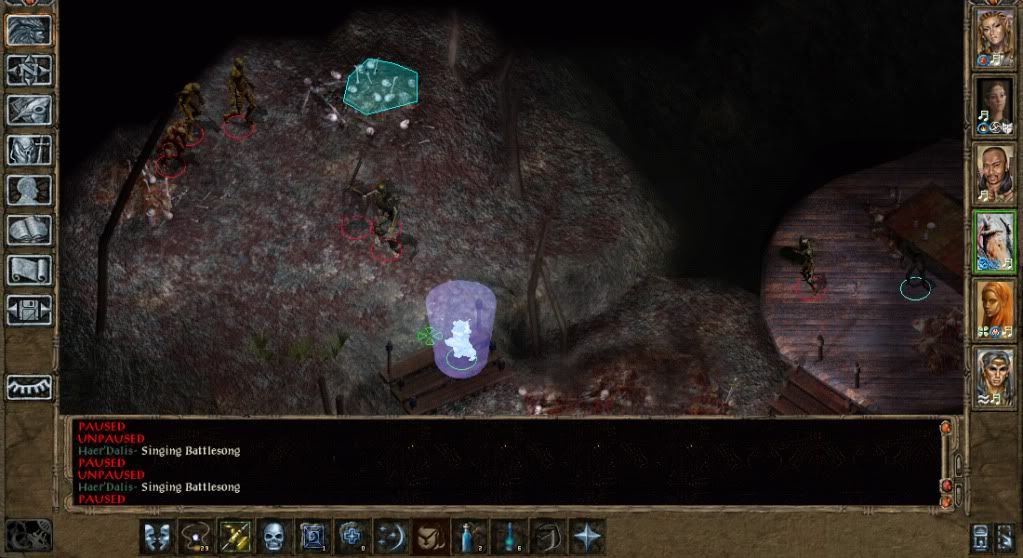Open the inventory screen (armored figure icon)
Image resolution: width=1023 pixels, height=558 pixels.
tap(29, 150)
